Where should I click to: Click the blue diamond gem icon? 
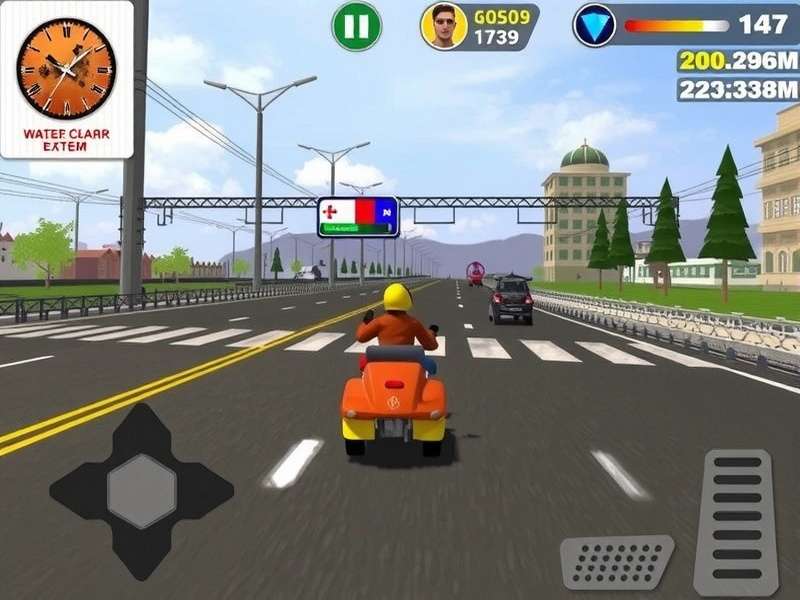pos(595,25)
